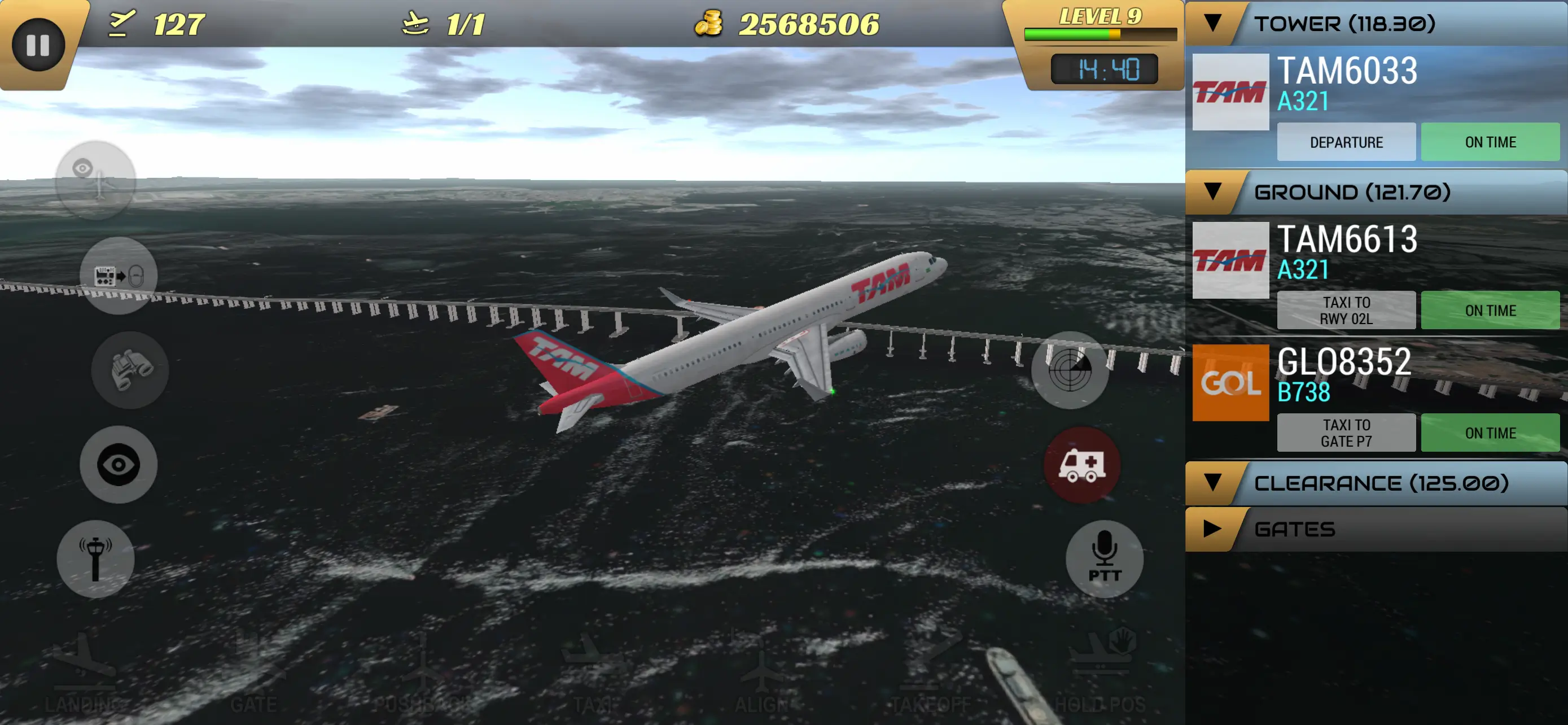Toggle the faded aircraft follow-view icon
The height and width of the screenshot is (725, 1568).
(95, 180)
